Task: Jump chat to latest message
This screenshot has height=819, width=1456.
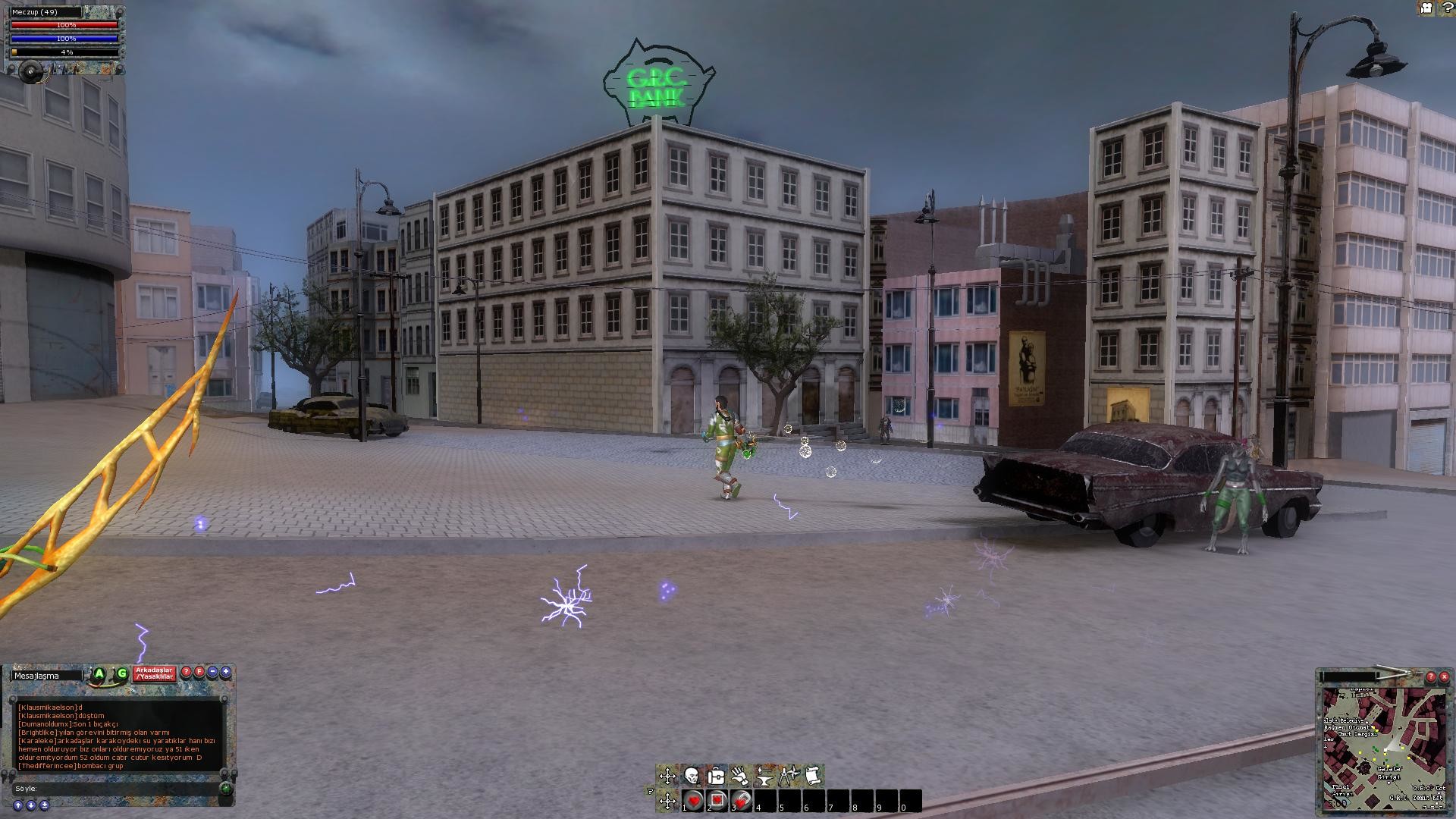Action: [x=44, y=805]
